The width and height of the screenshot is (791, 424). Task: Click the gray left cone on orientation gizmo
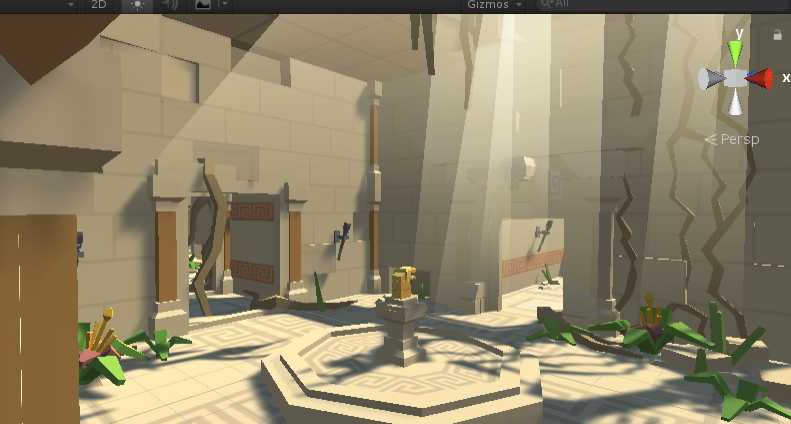712,79
